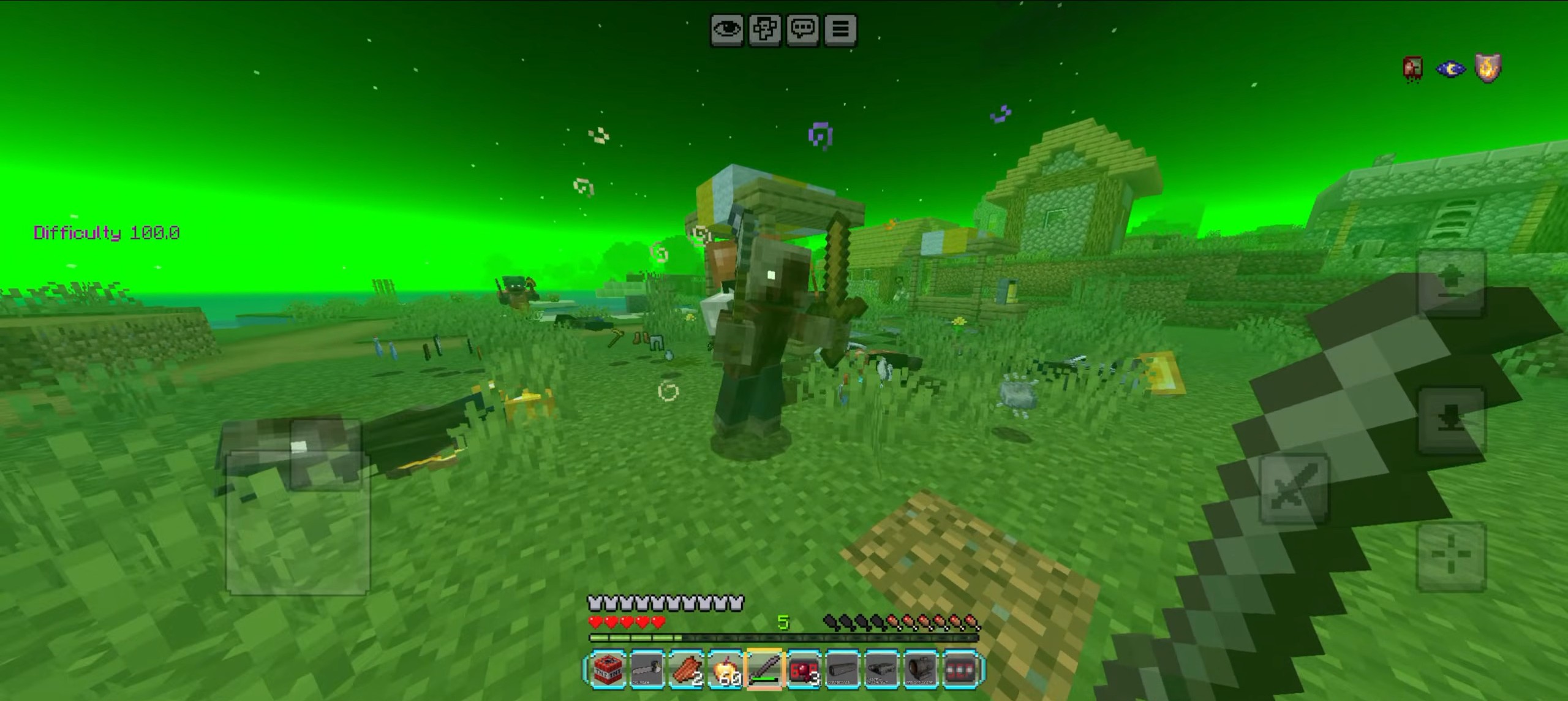Image resolution: width=1568 pixels, height=701 pixels.
Task: Tap the blue eye night vision effect icon
Action: pos(1450,69)
